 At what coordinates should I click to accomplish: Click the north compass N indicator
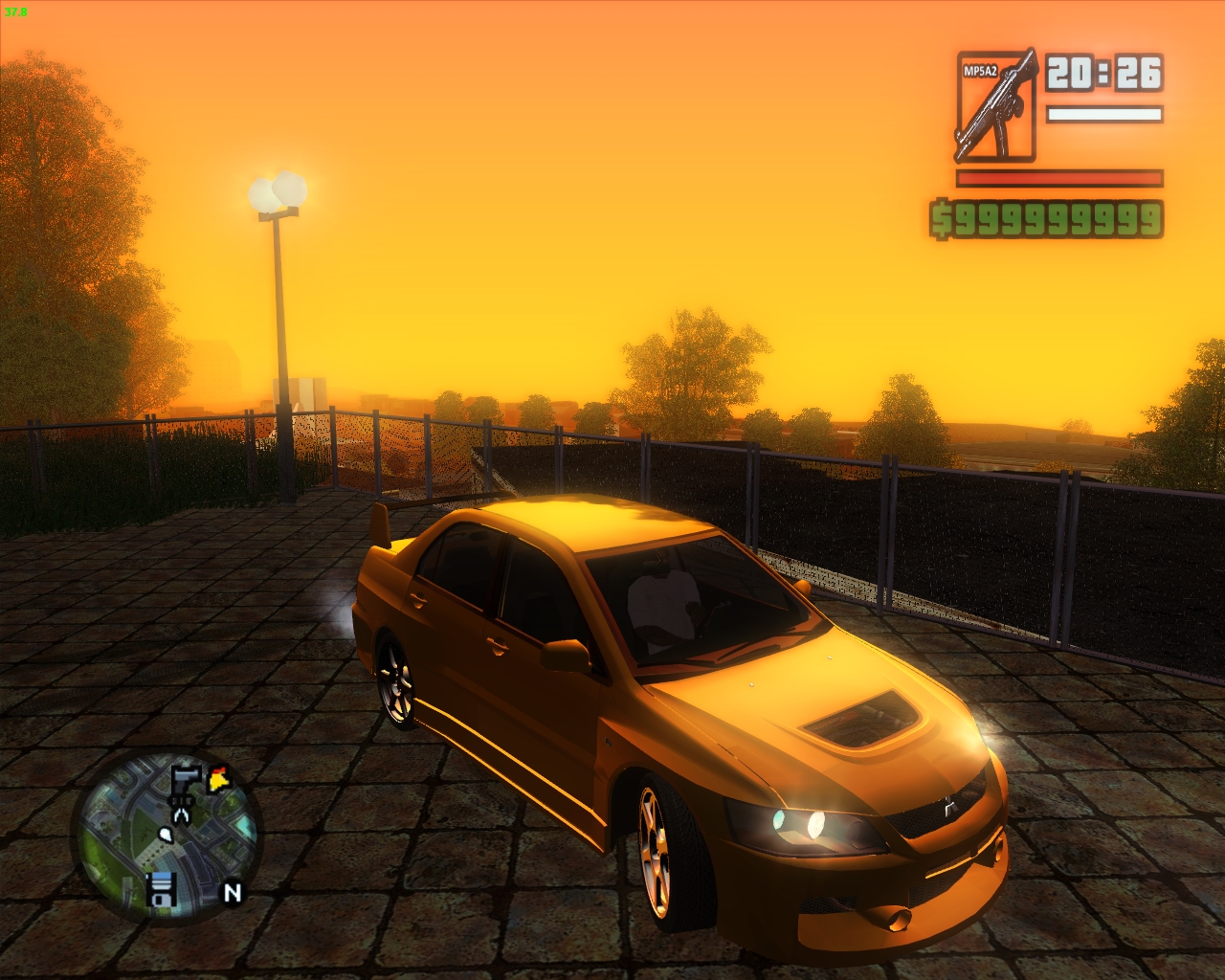(x=232, y=893)
